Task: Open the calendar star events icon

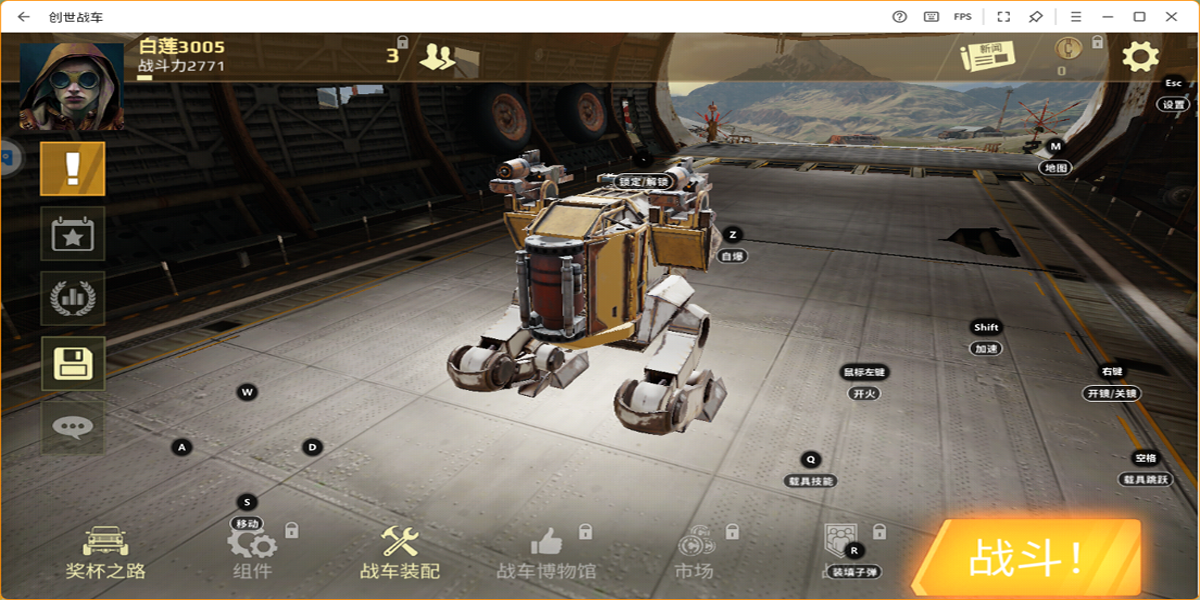Action: 72,233
